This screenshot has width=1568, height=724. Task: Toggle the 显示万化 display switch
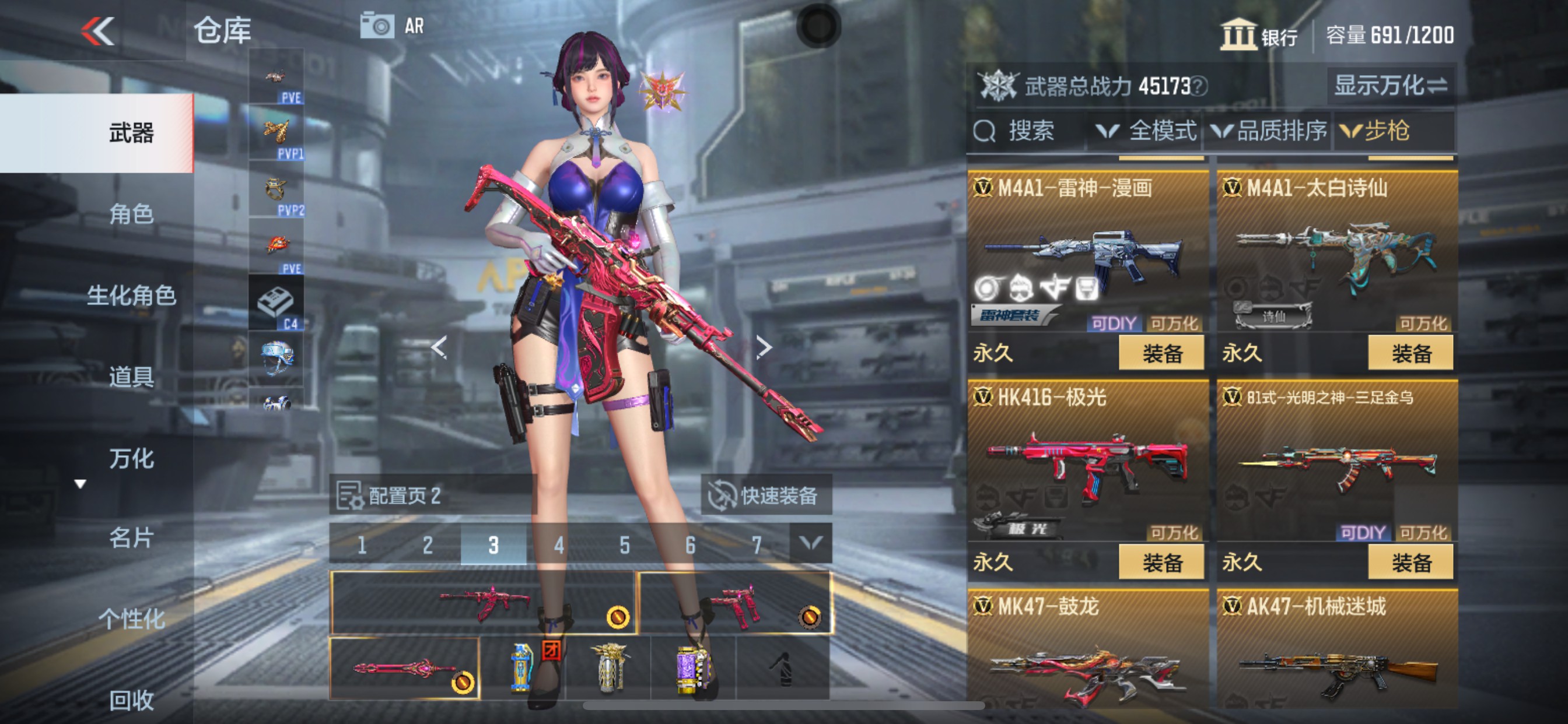click(1390, 86)
